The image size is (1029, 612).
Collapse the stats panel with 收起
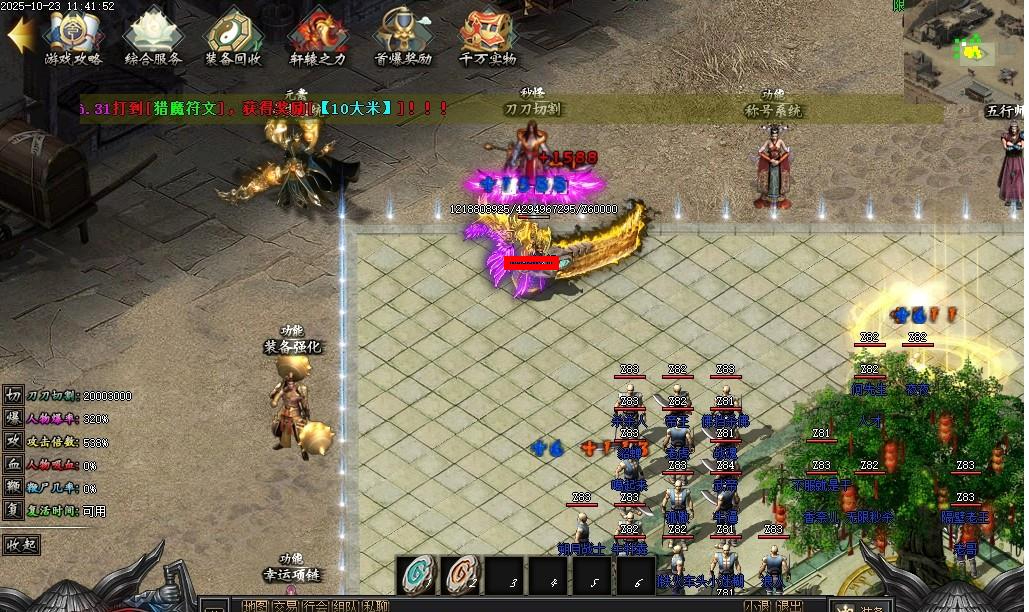(x=22, y=545)
